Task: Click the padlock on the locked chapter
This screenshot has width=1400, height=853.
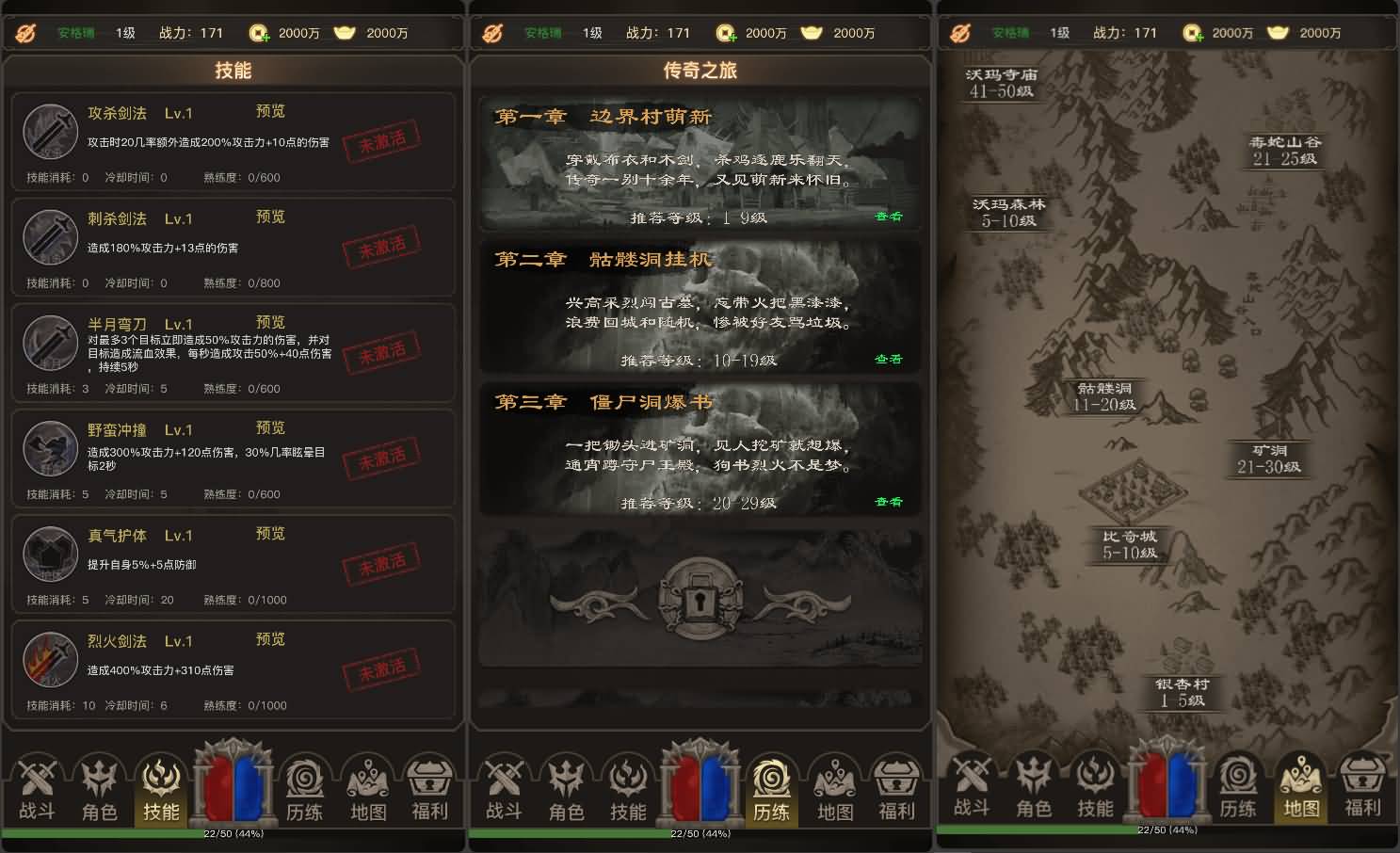Action: (700, 601)
